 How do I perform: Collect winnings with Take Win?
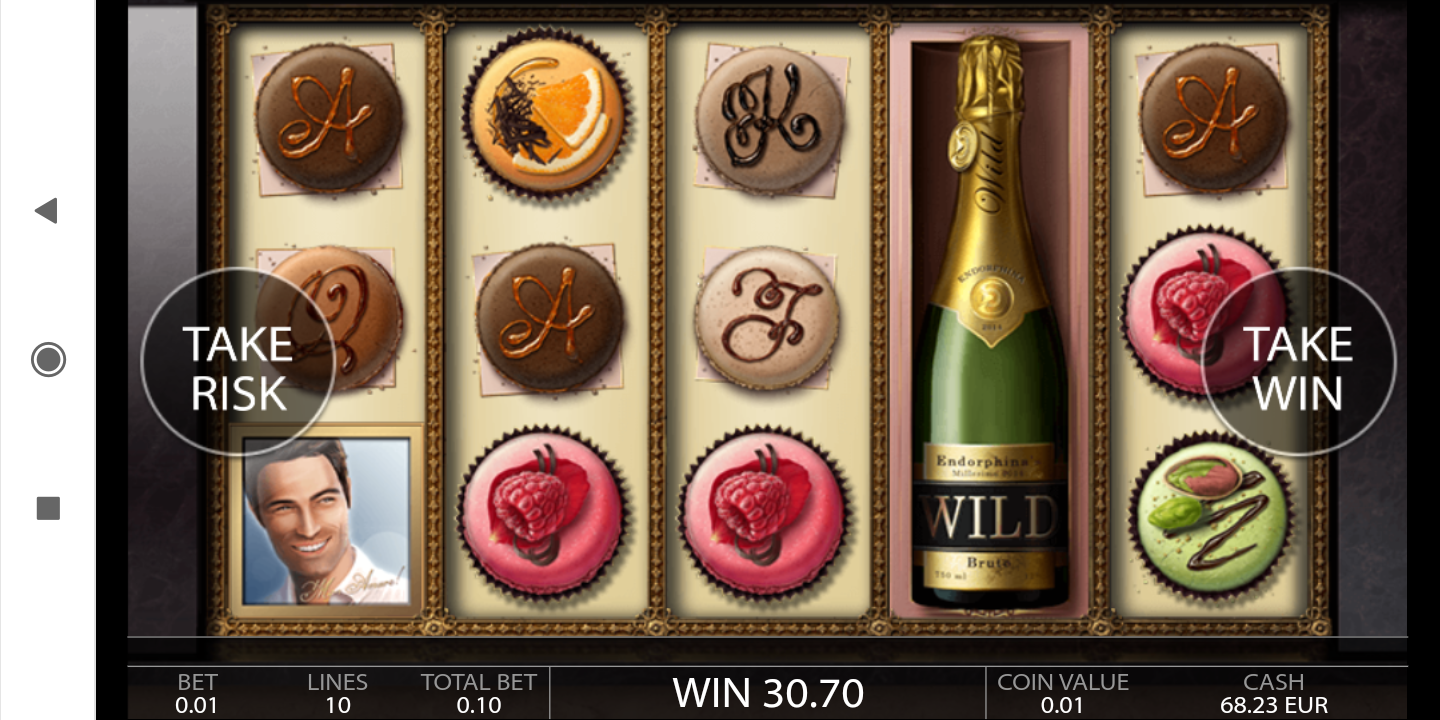tap(1297, 367)
